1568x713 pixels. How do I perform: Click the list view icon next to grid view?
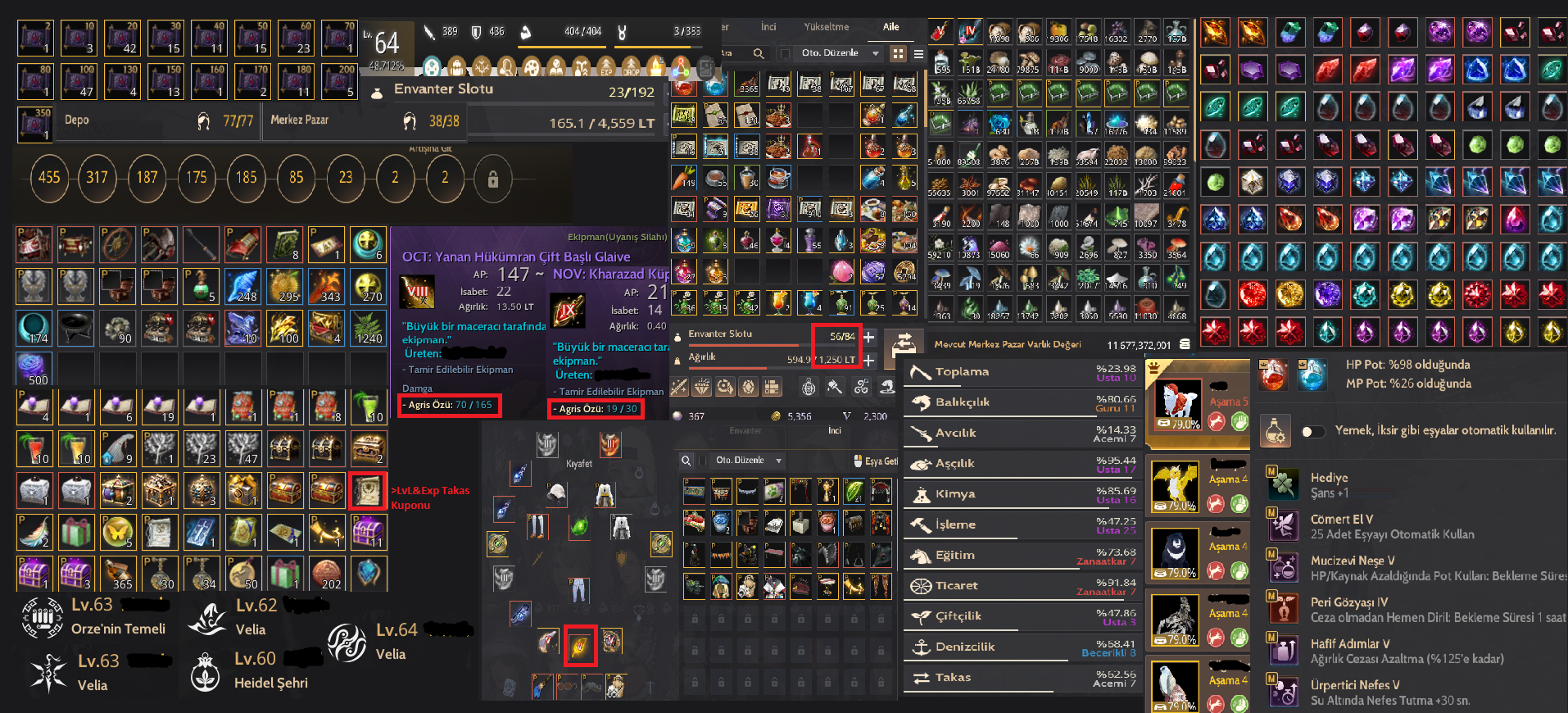(x=919, y=52)
